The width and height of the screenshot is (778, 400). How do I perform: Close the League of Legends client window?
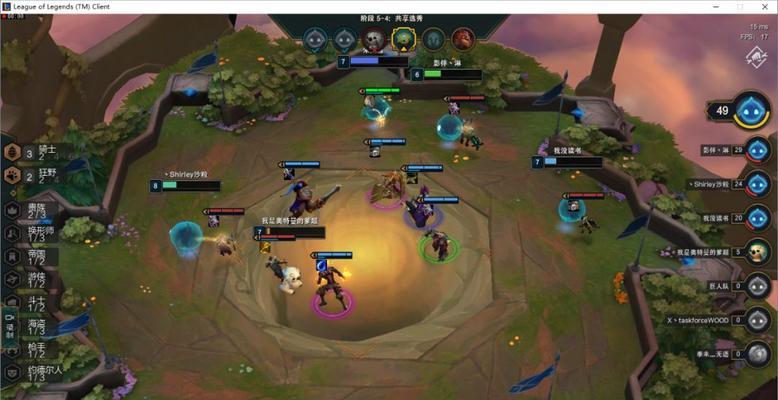(763, 7)
